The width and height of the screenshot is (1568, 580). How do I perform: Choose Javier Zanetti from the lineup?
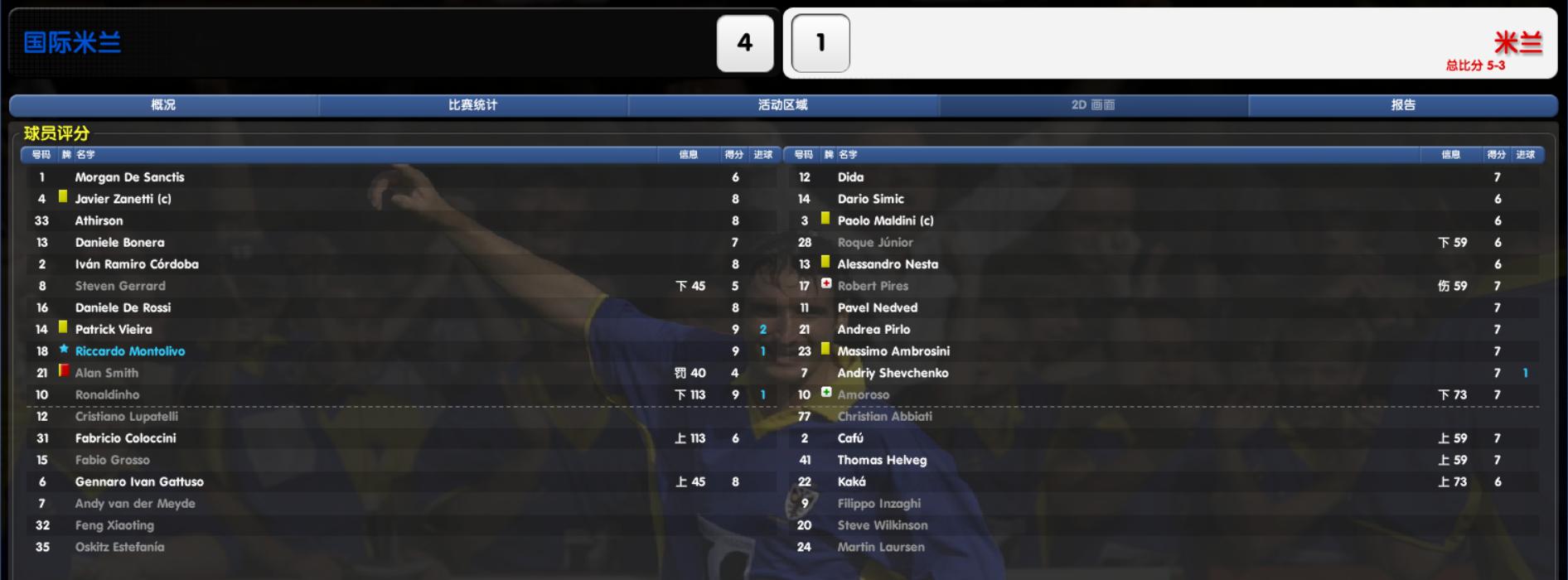pyautogui.click(x=123, y=199)
